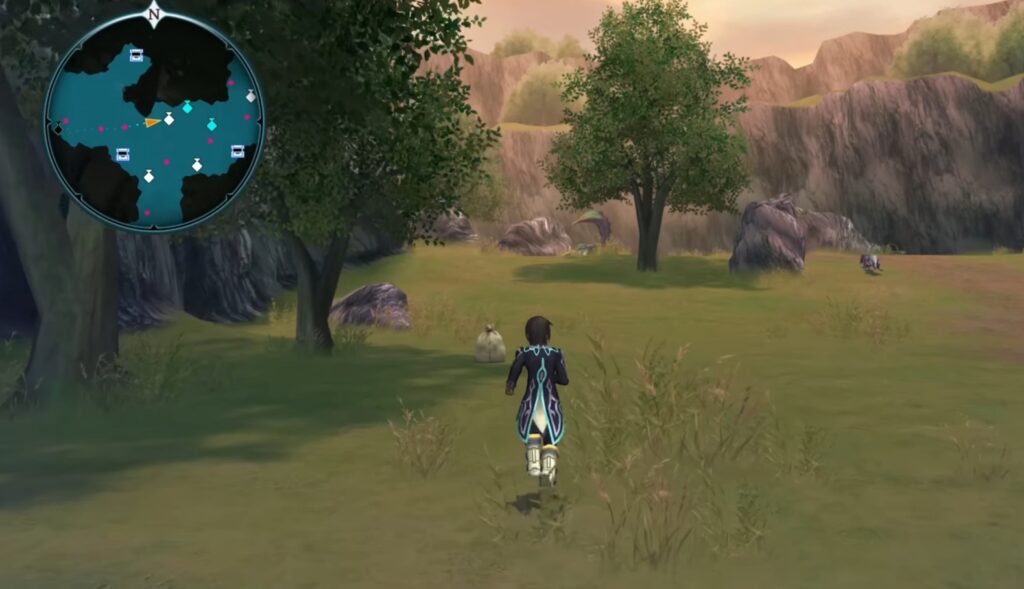Click the orange player arrow on minimap

[x=151, y=122]
